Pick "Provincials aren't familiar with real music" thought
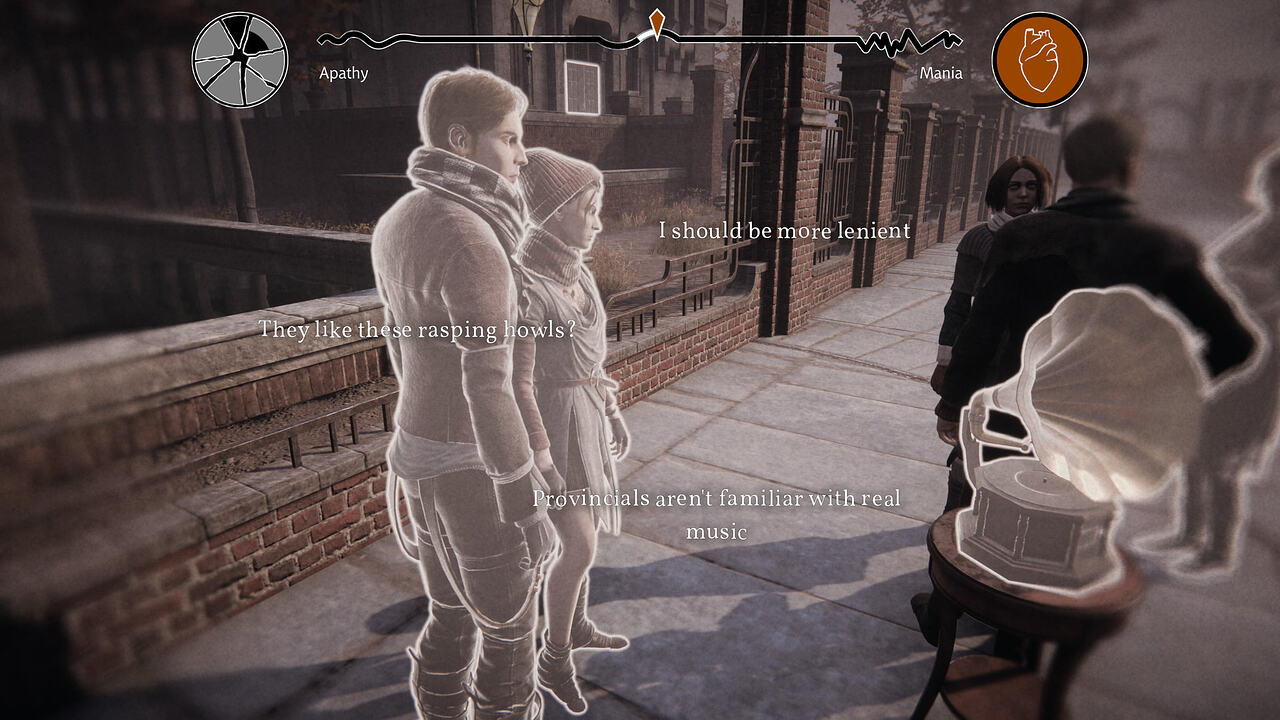The height and width of the screenshot is (720, 1280). pyautogui.click(x=716, y=514)
